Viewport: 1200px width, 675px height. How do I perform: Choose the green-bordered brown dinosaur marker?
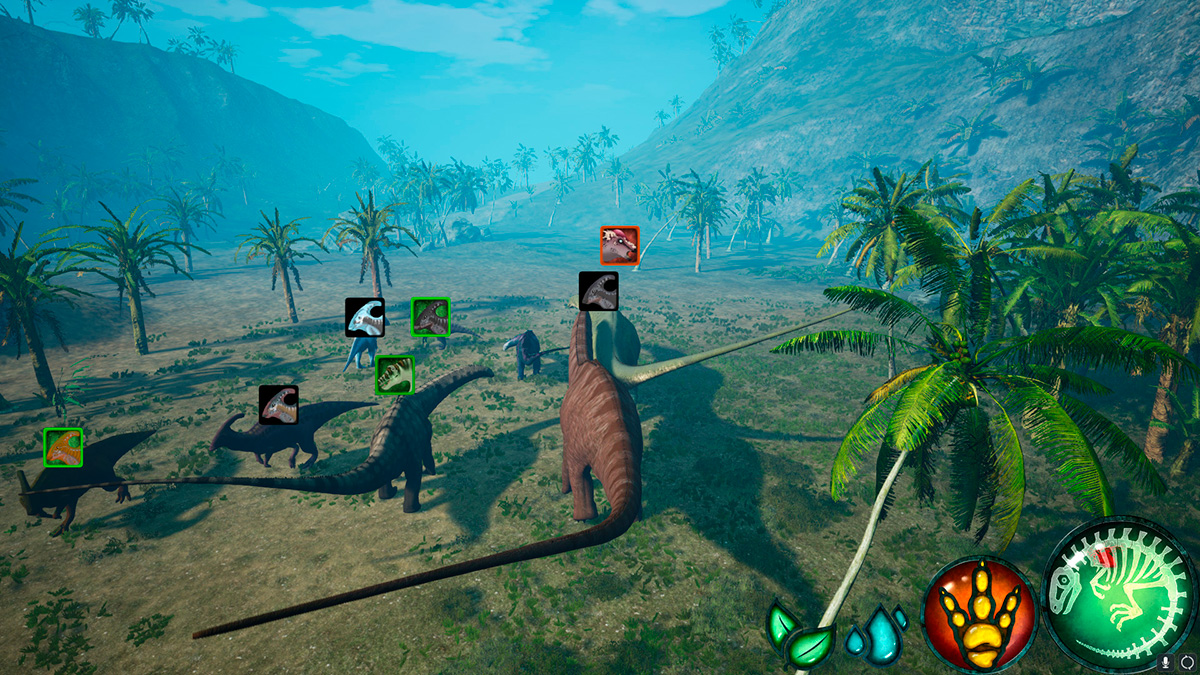click(x=430, y=317)
